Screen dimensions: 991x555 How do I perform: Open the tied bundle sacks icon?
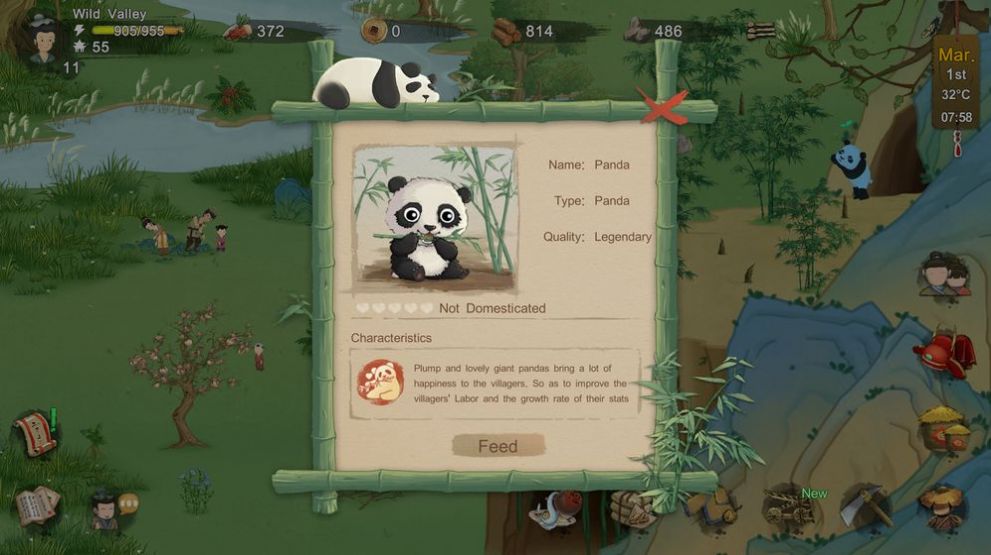pyautogui.click(x=632, y=510)
